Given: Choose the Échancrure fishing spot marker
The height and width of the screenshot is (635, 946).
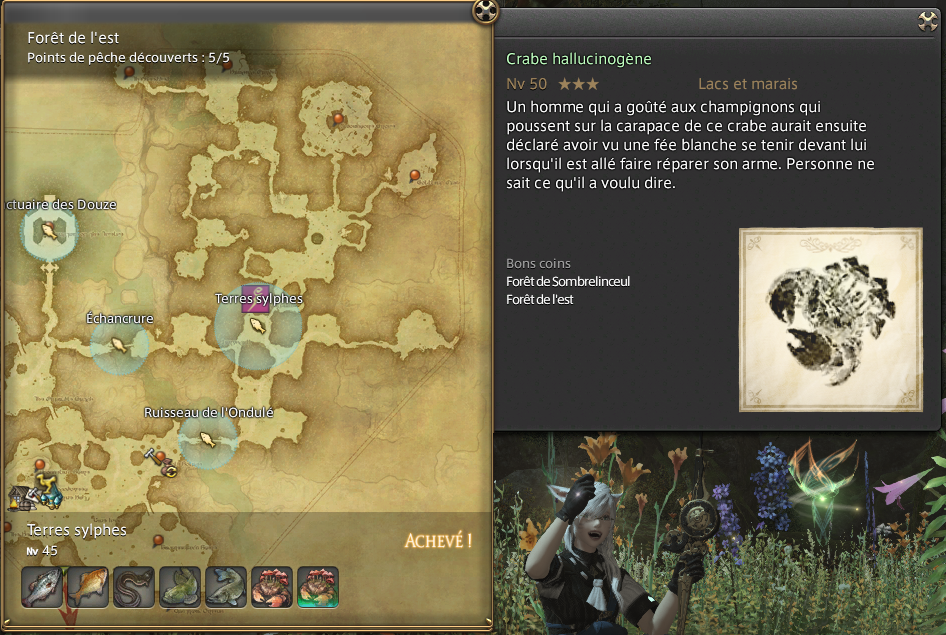Looking at the screenshot, I should click(119, 345).
